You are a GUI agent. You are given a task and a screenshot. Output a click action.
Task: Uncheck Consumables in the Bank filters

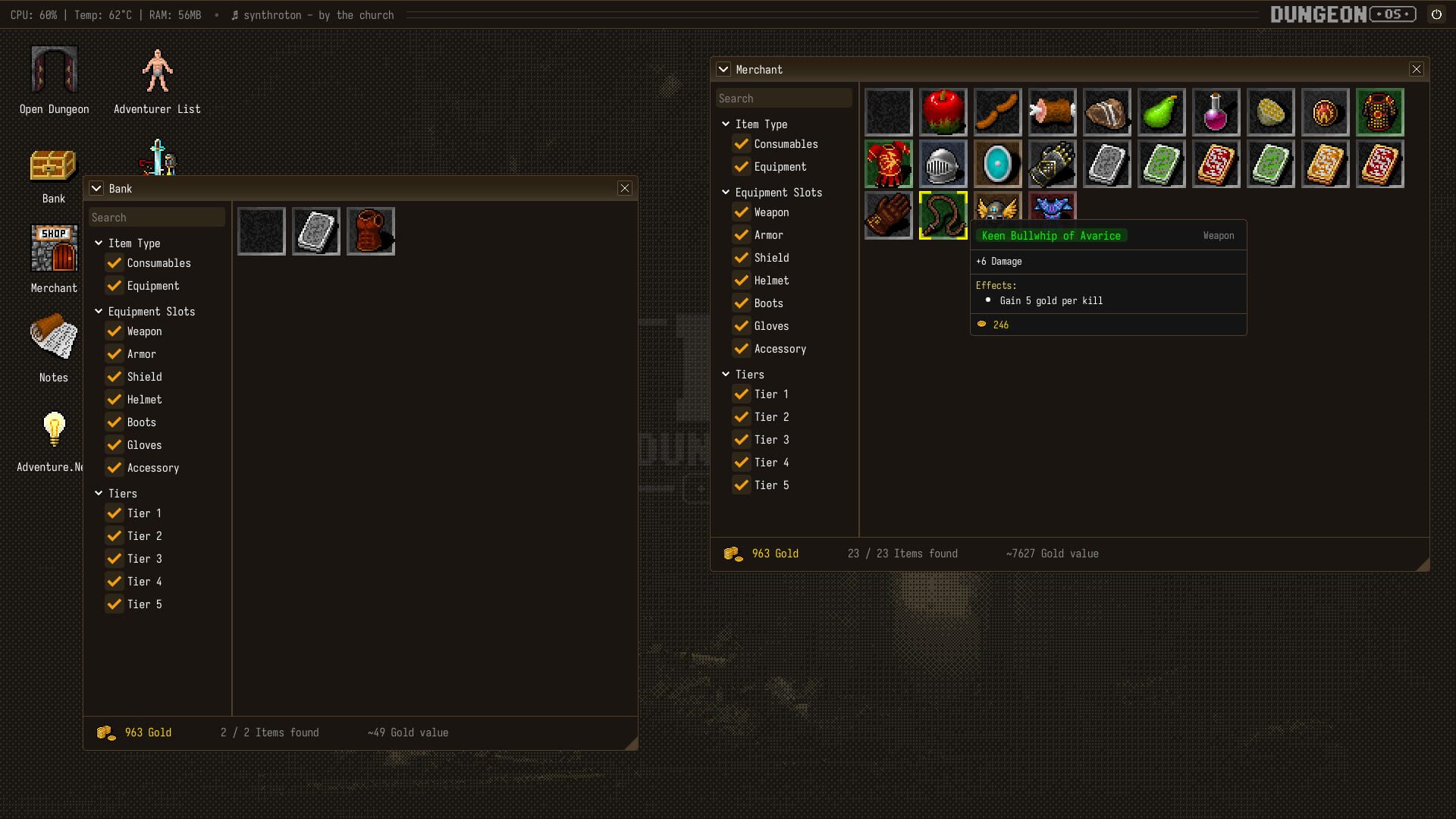point(115,263)
